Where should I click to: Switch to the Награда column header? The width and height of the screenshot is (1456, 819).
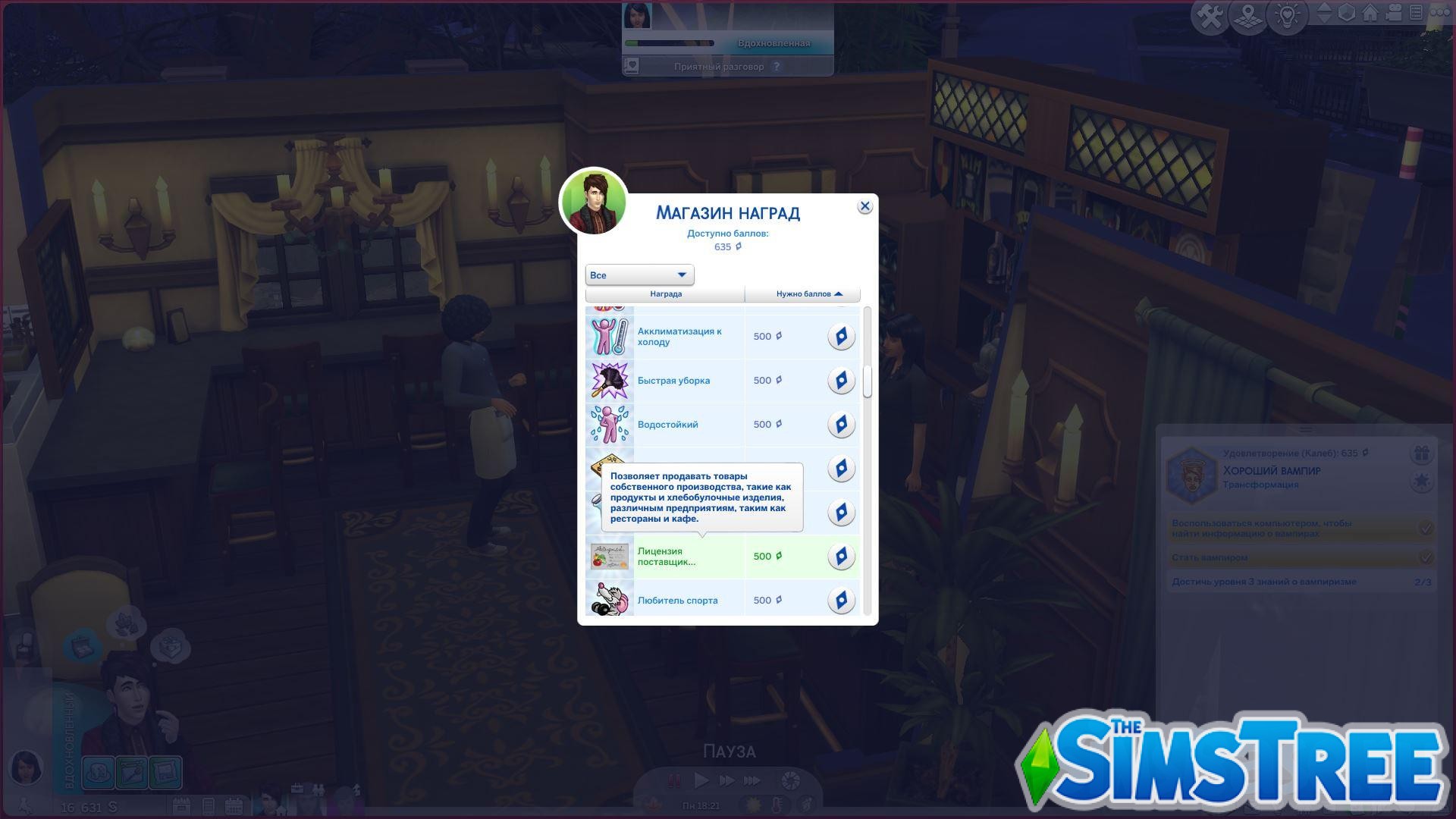click(665, 293)
